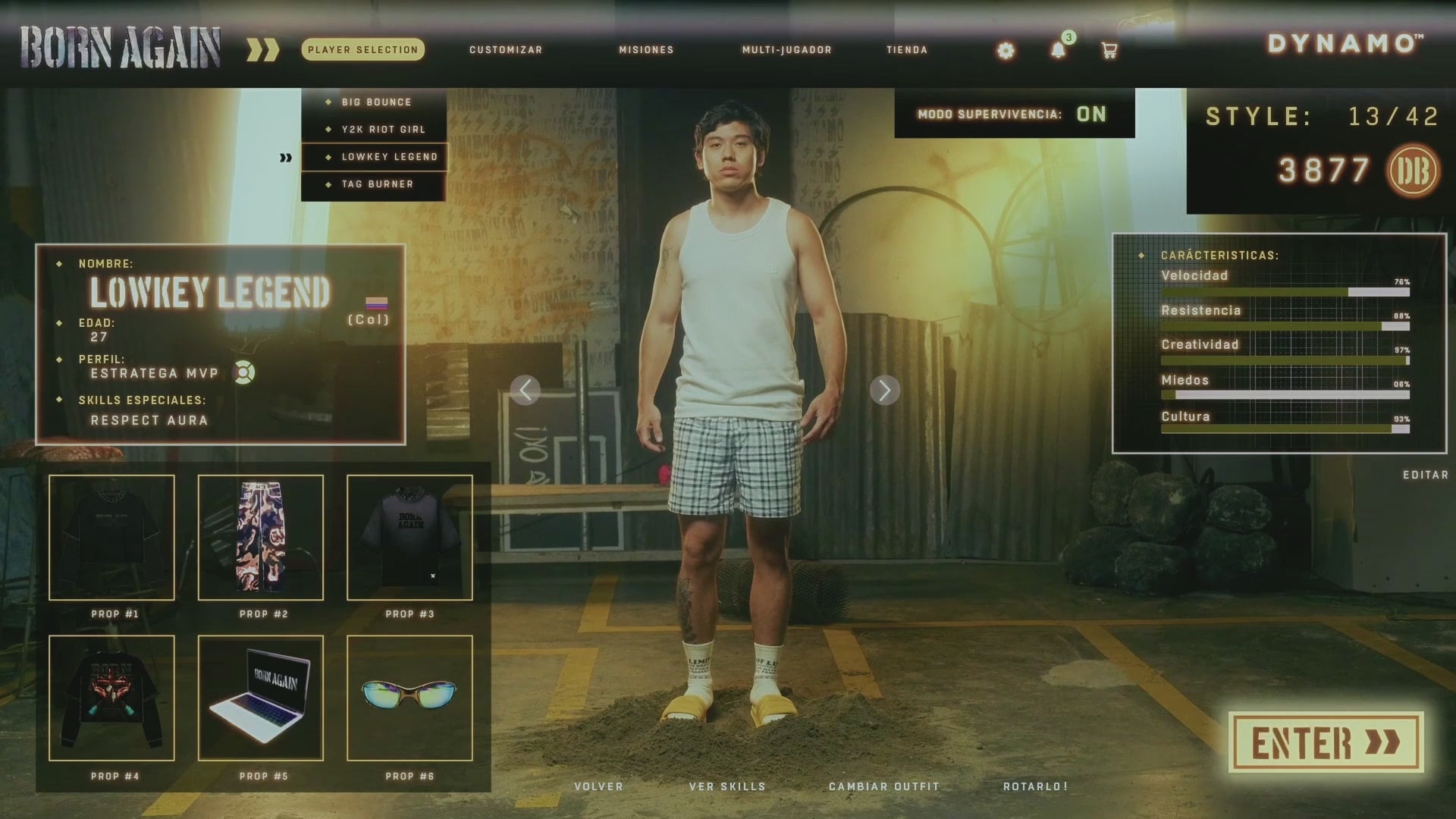Screen dimensions: 1456x819
Task: Switch to the Misiones tab
Action: coord(646,50)
